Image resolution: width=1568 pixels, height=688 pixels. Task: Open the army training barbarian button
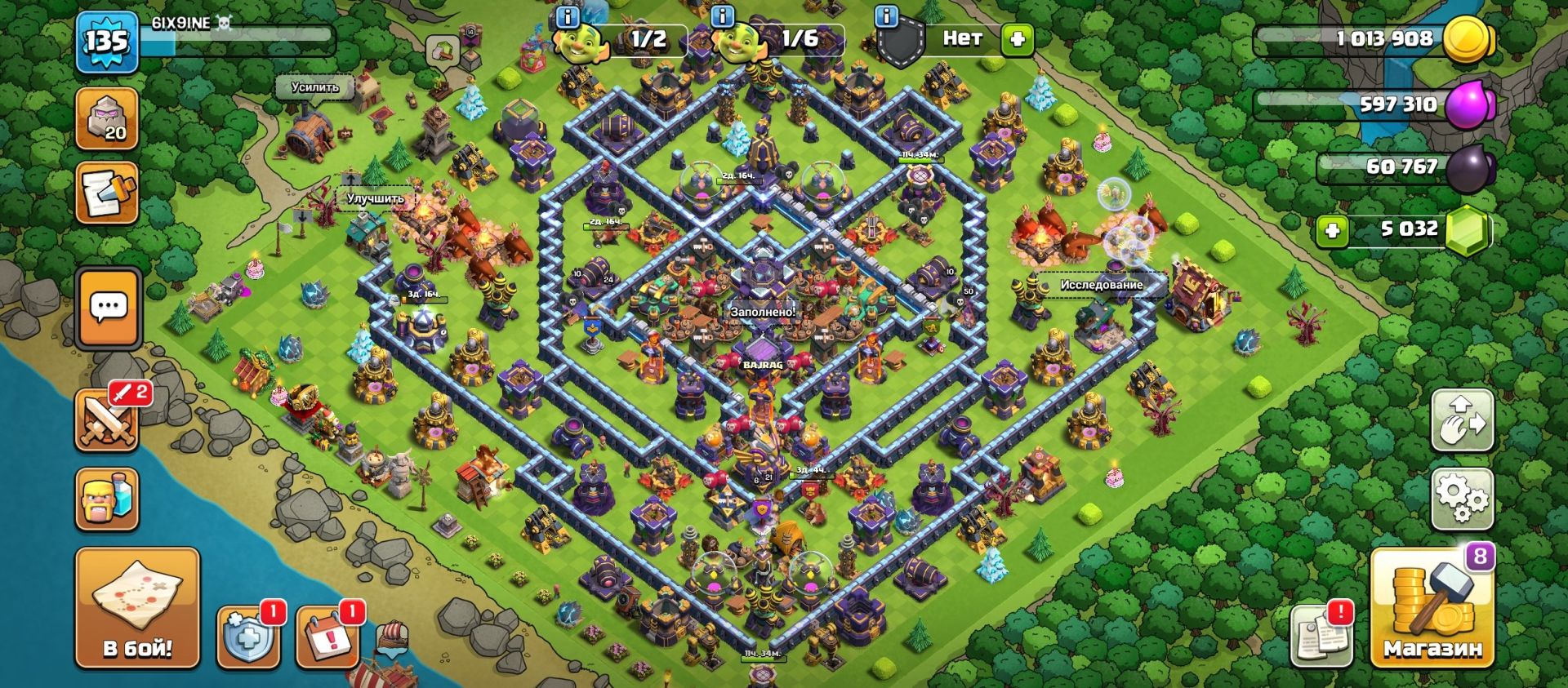[x=107, y=499]
